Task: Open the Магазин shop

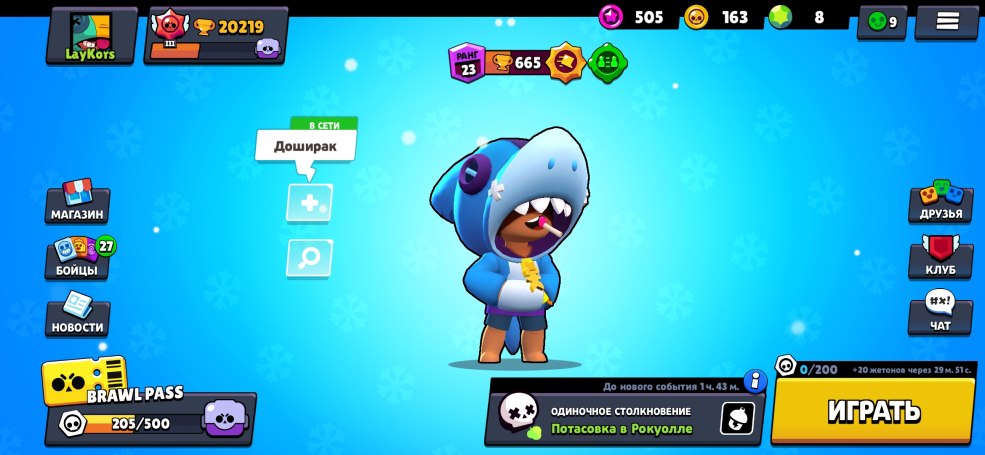Action: (x=77, y=201)
